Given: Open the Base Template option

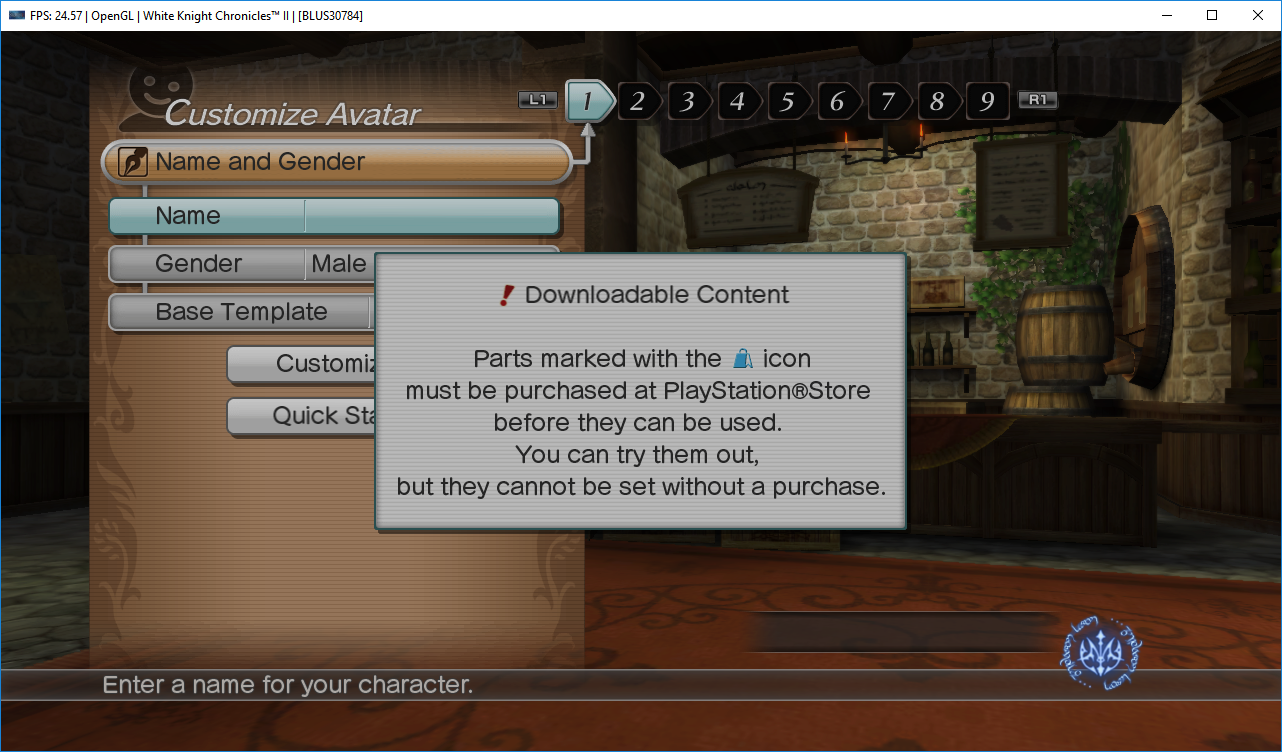Looking at the screenshot, I should click(x=240, y=312).
